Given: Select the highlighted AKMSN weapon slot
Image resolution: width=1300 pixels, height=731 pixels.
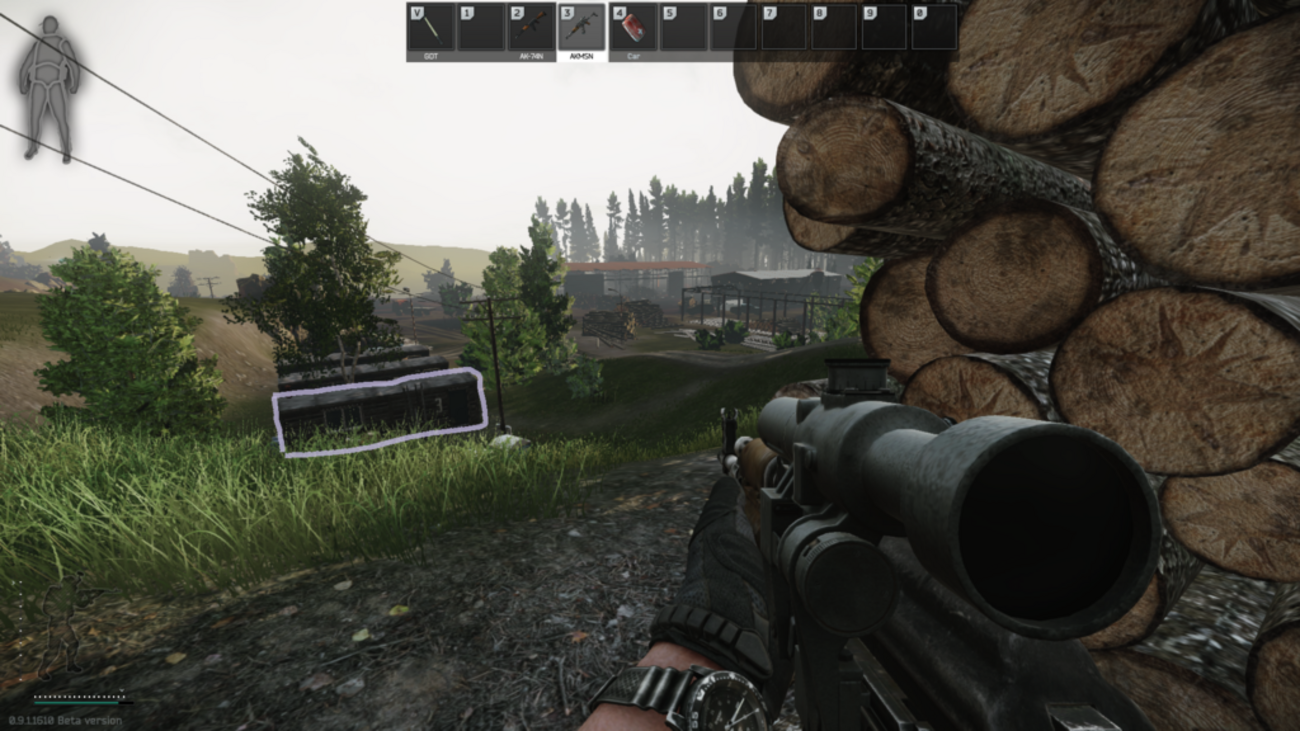Looking at the screenshot, I should coord(581,28).
